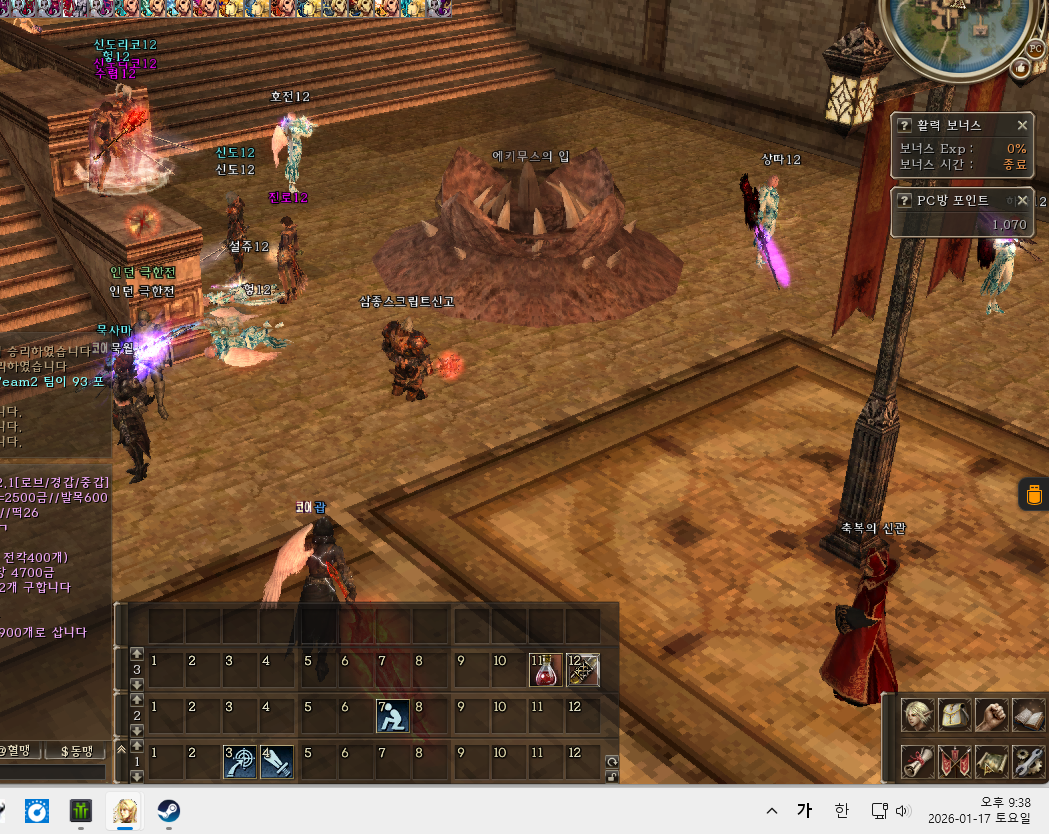Screen dimensions: 1049x834
Task: Open the clan banners icon
Action: click(955, 762)
